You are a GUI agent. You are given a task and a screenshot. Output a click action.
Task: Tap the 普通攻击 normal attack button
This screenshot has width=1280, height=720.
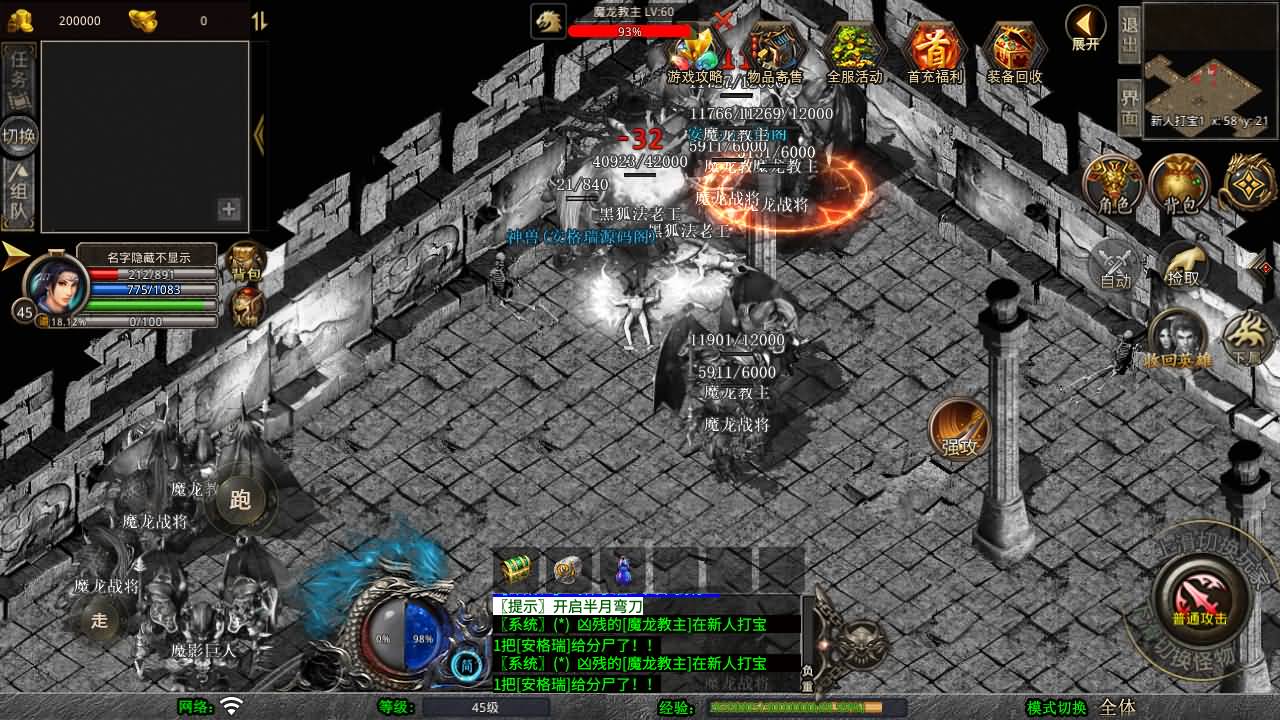tap(1200, 600)
